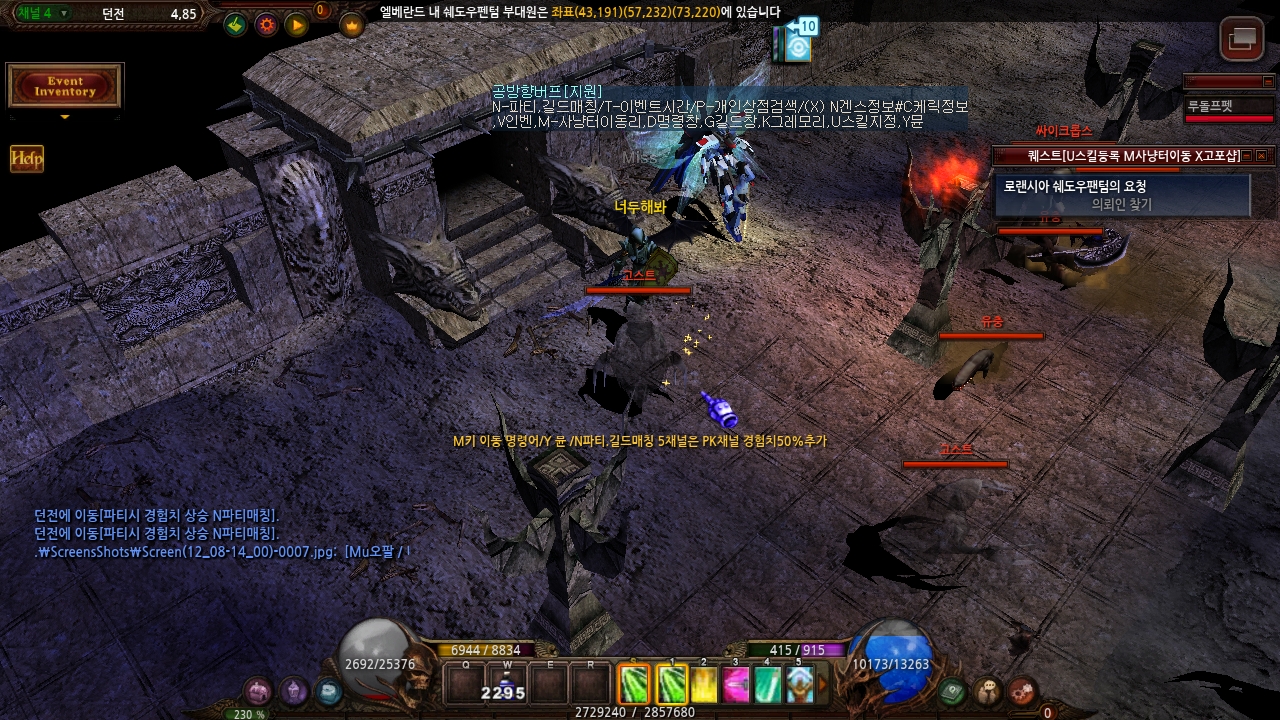Click the blue timer buff icon

click(797, 44)
